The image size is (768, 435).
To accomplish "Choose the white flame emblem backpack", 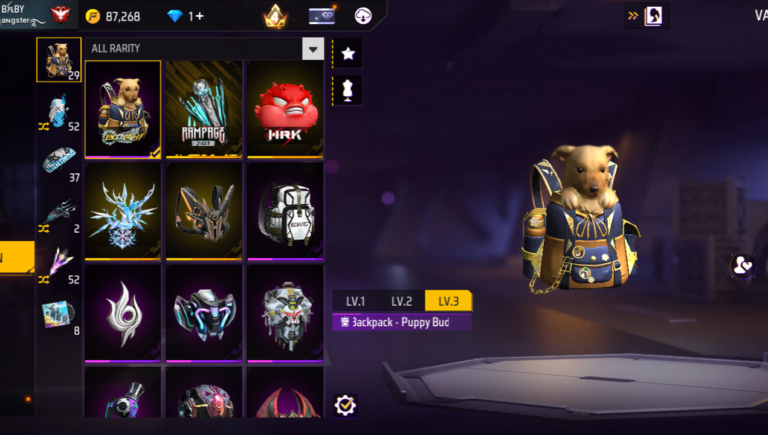I will tap(123, 311).
